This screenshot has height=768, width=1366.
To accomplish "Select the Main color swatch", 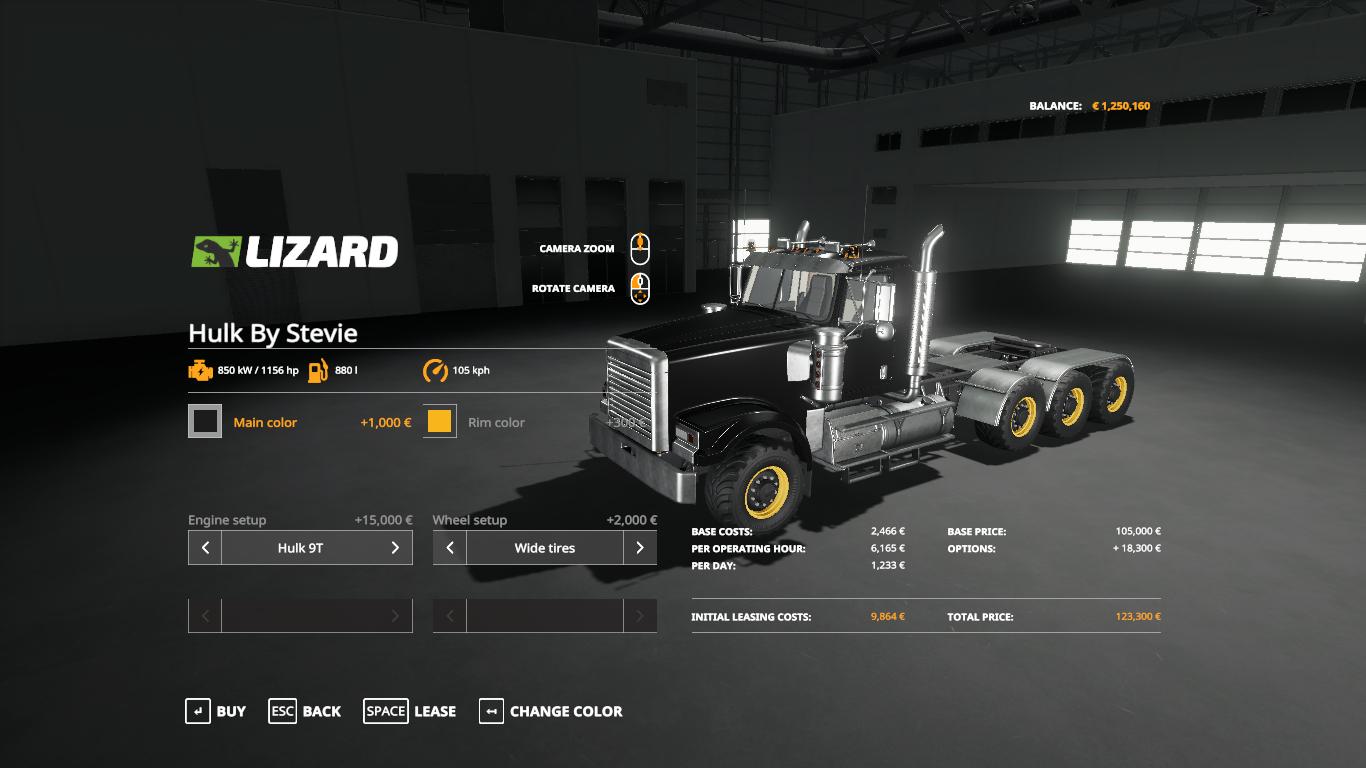I will coord(205,422).
